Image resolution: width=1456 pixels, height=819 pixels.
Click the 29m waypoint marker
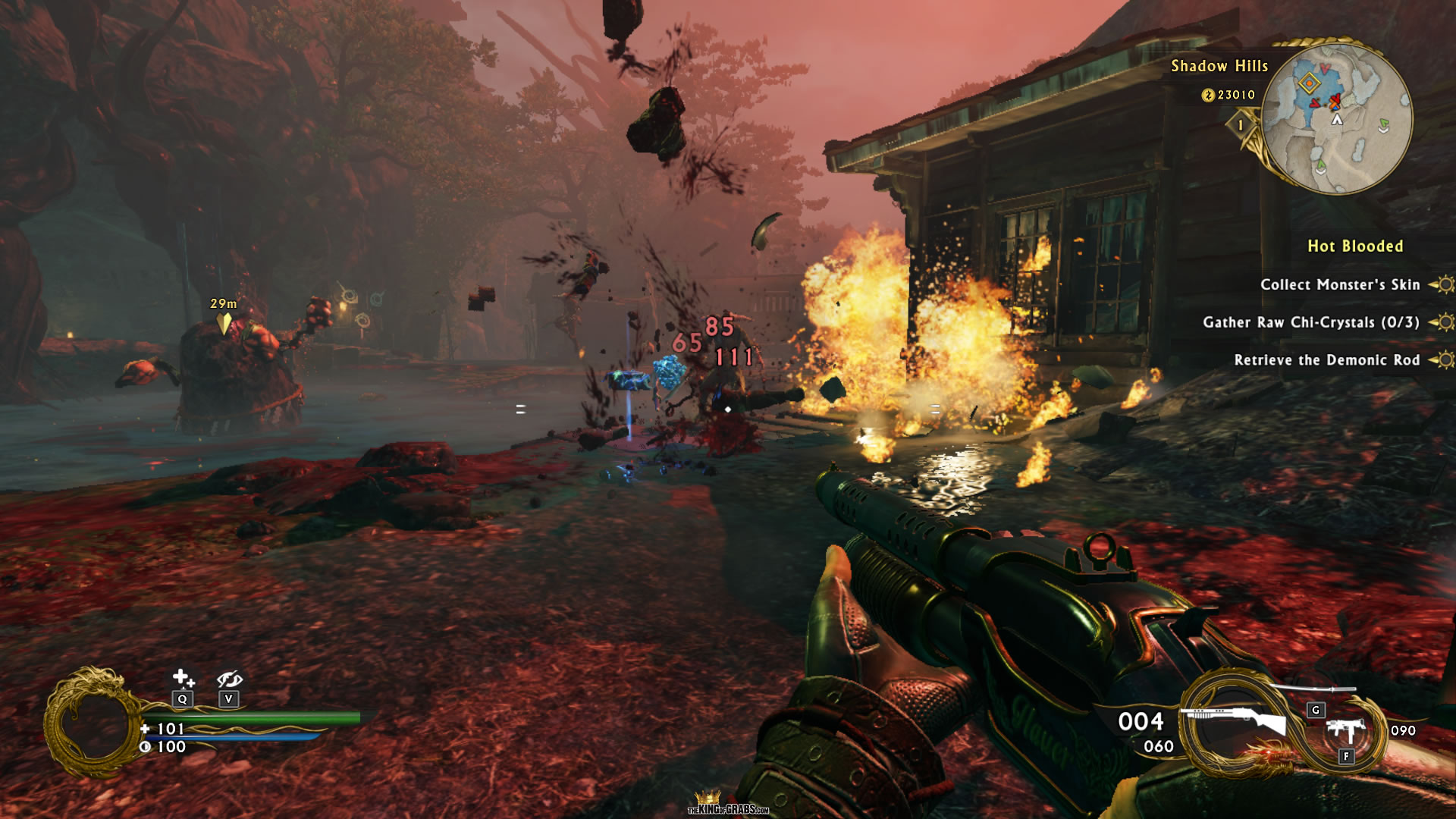(224, 323)
